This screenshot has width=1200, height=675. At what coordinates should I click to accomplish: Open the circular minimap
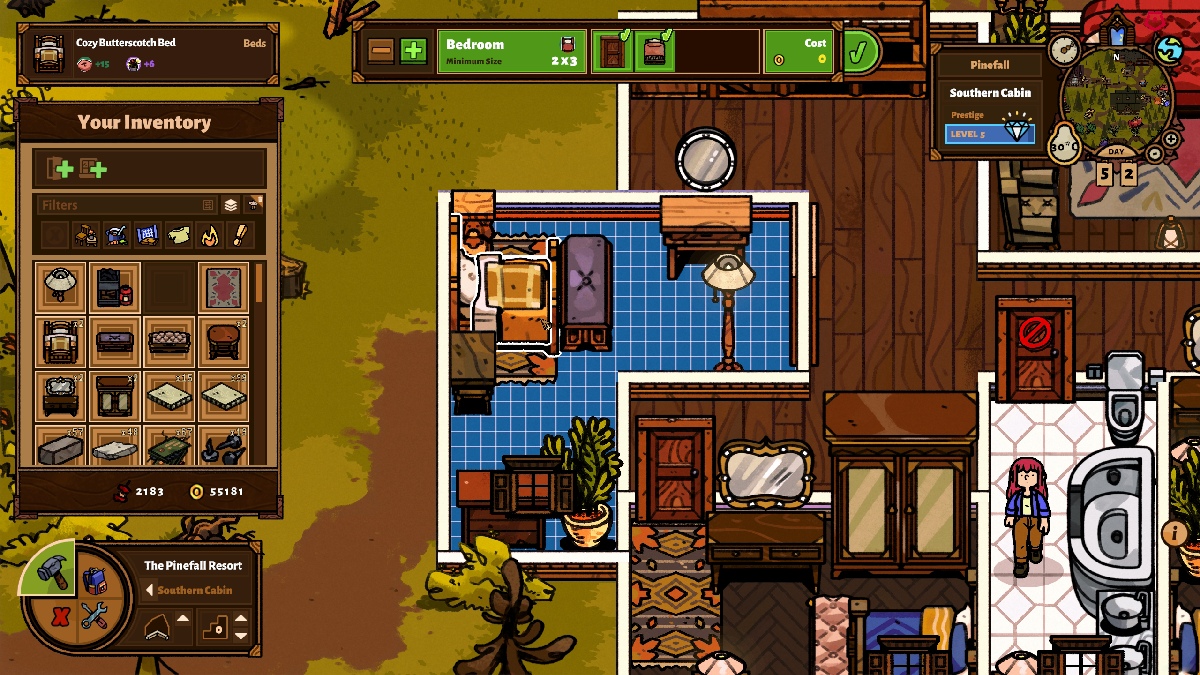coord(1117,95)
